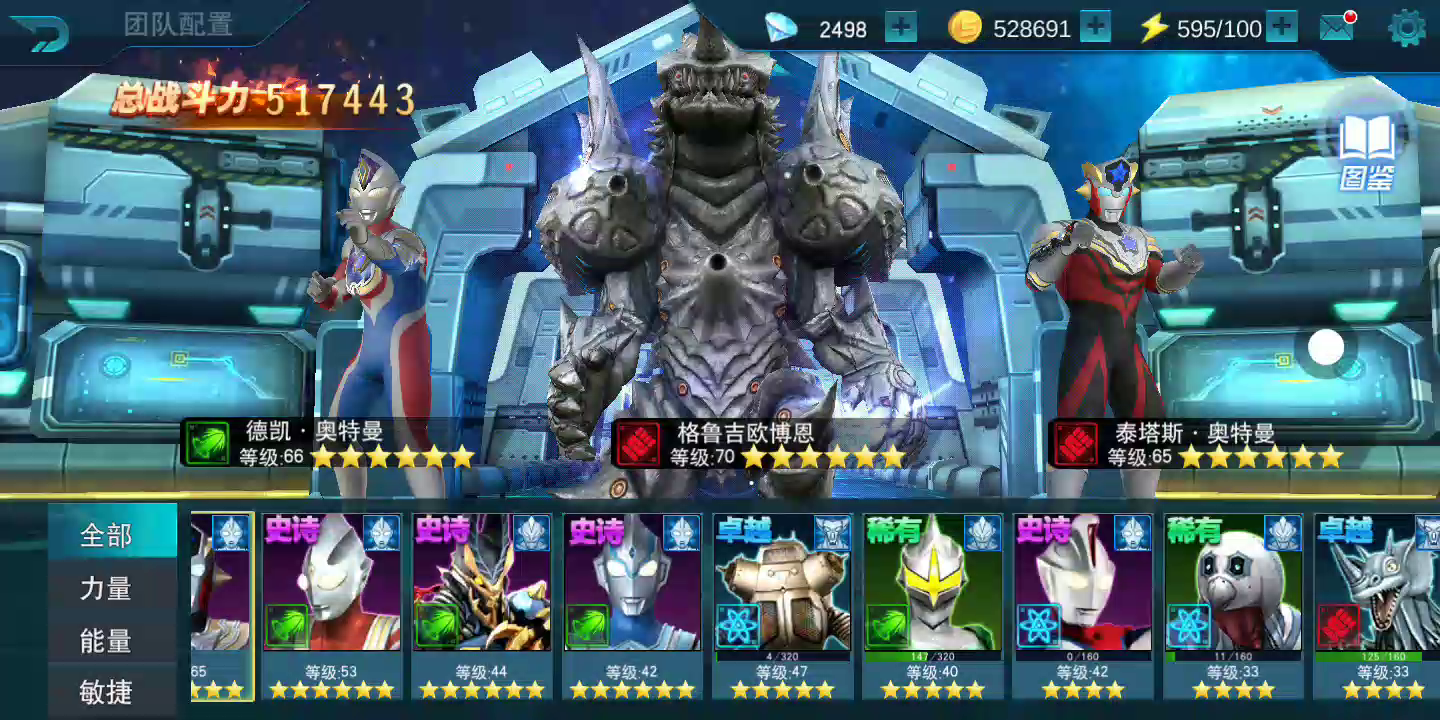Add more diamonds with the plus button
The height and width of the screenshot is (720, 1440).
tap(901, 28)
